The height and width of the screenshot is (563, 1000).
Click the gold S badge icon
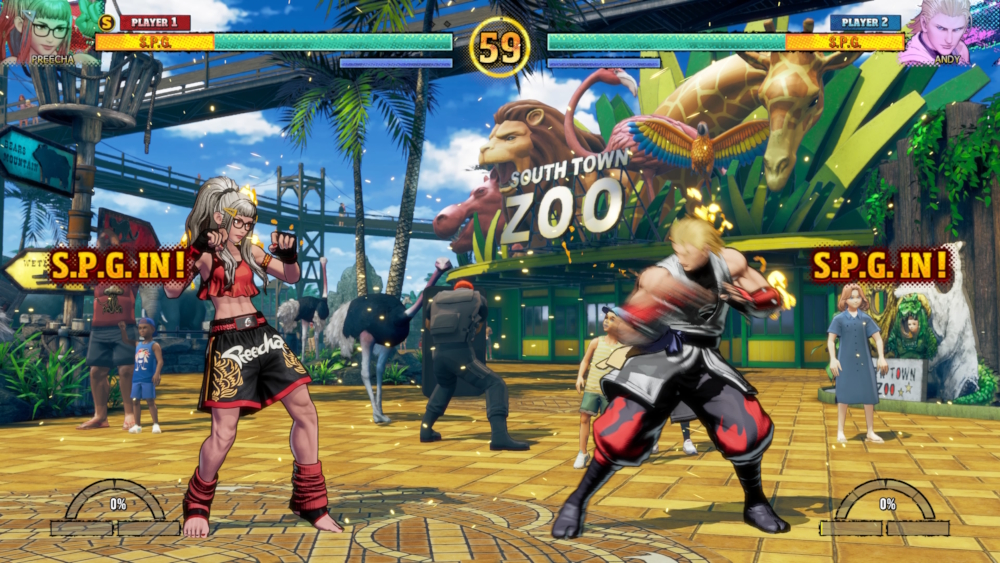coord(107,22)
